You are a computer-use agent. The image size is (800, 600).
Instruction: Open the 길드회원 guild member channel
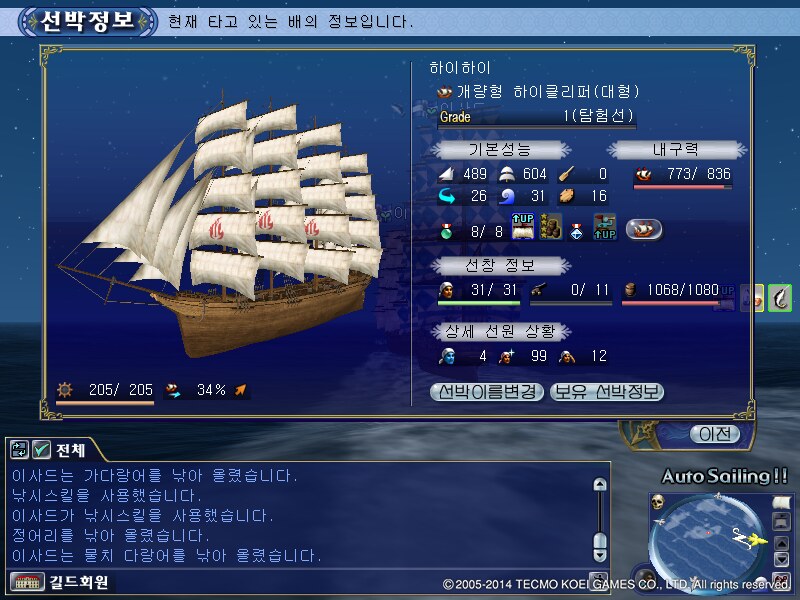point(60,581)
